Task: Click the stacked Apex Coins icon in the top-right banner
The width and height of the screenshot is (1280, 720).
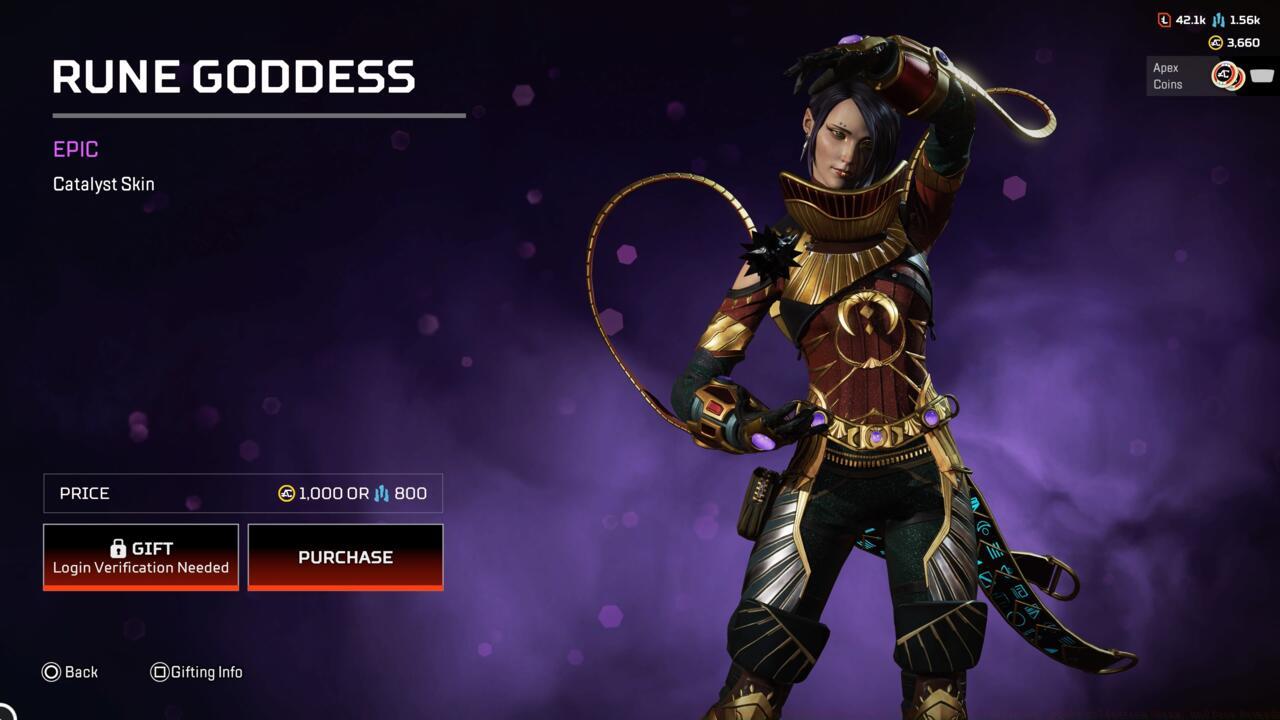Action: [1228, 75]
